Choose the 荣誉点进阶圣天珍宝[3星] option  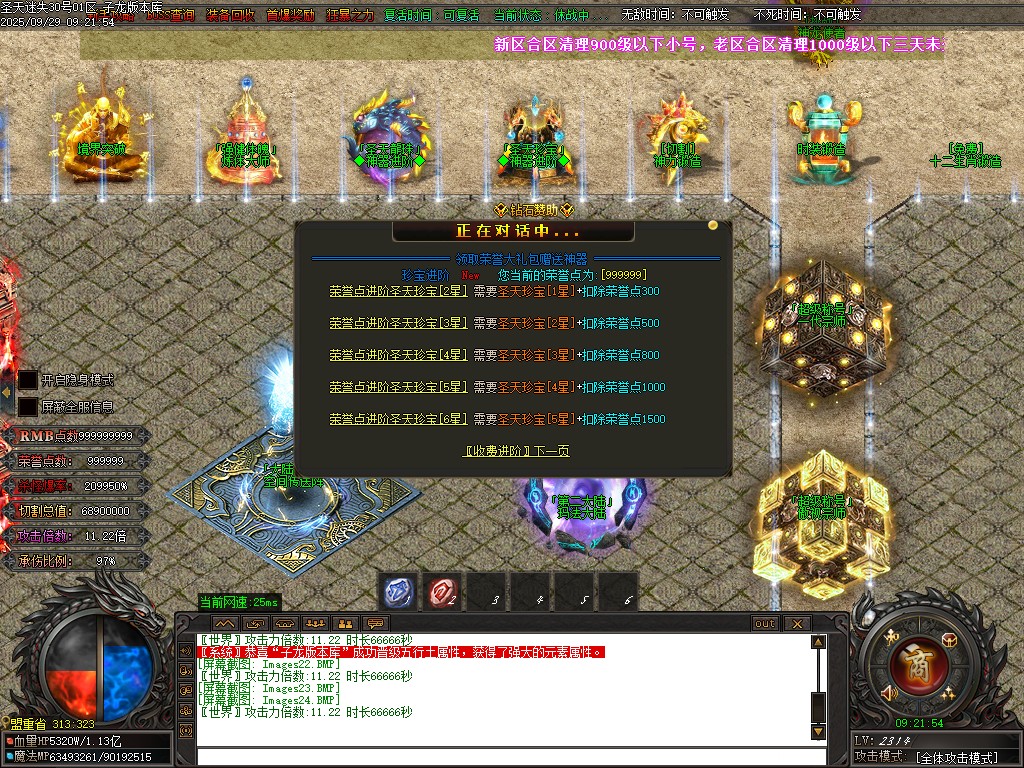click(x=398, y=323)
